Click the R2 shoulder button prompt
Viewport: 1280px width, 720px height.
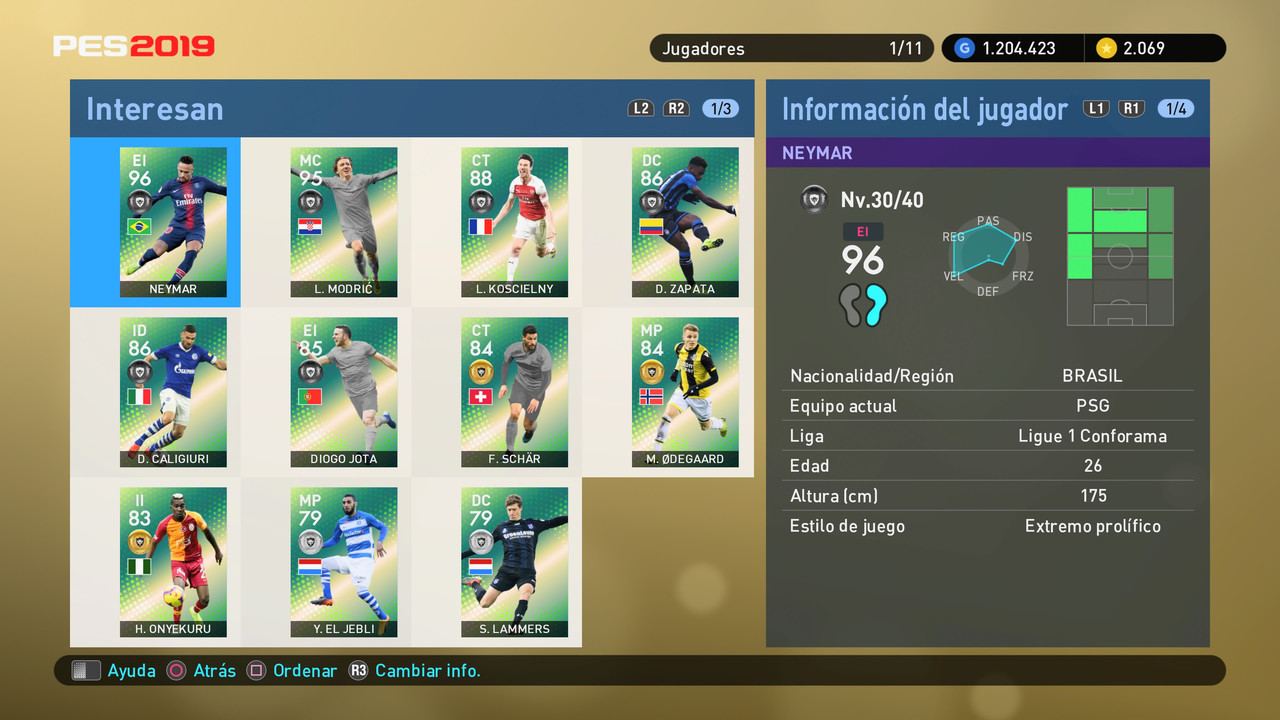pyautogui.click(x=676, y=108)
